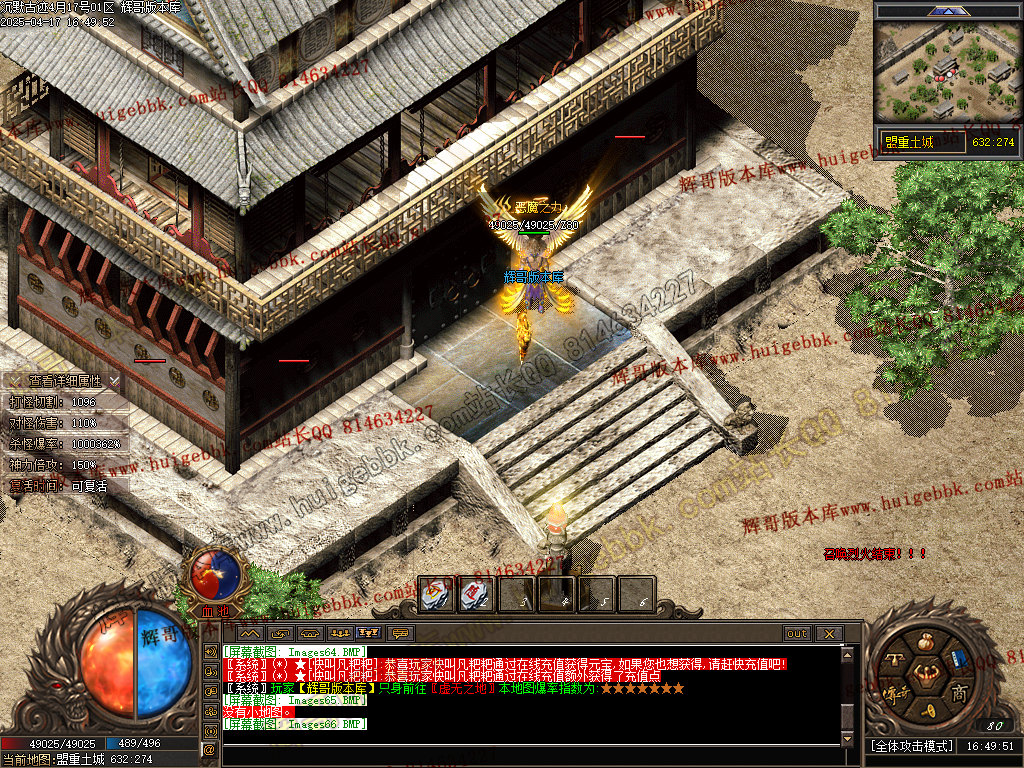The width and height of the screenshot is (1024, 768).
Task: Use the item in hotbar slot 2
Action: (476, 595)
